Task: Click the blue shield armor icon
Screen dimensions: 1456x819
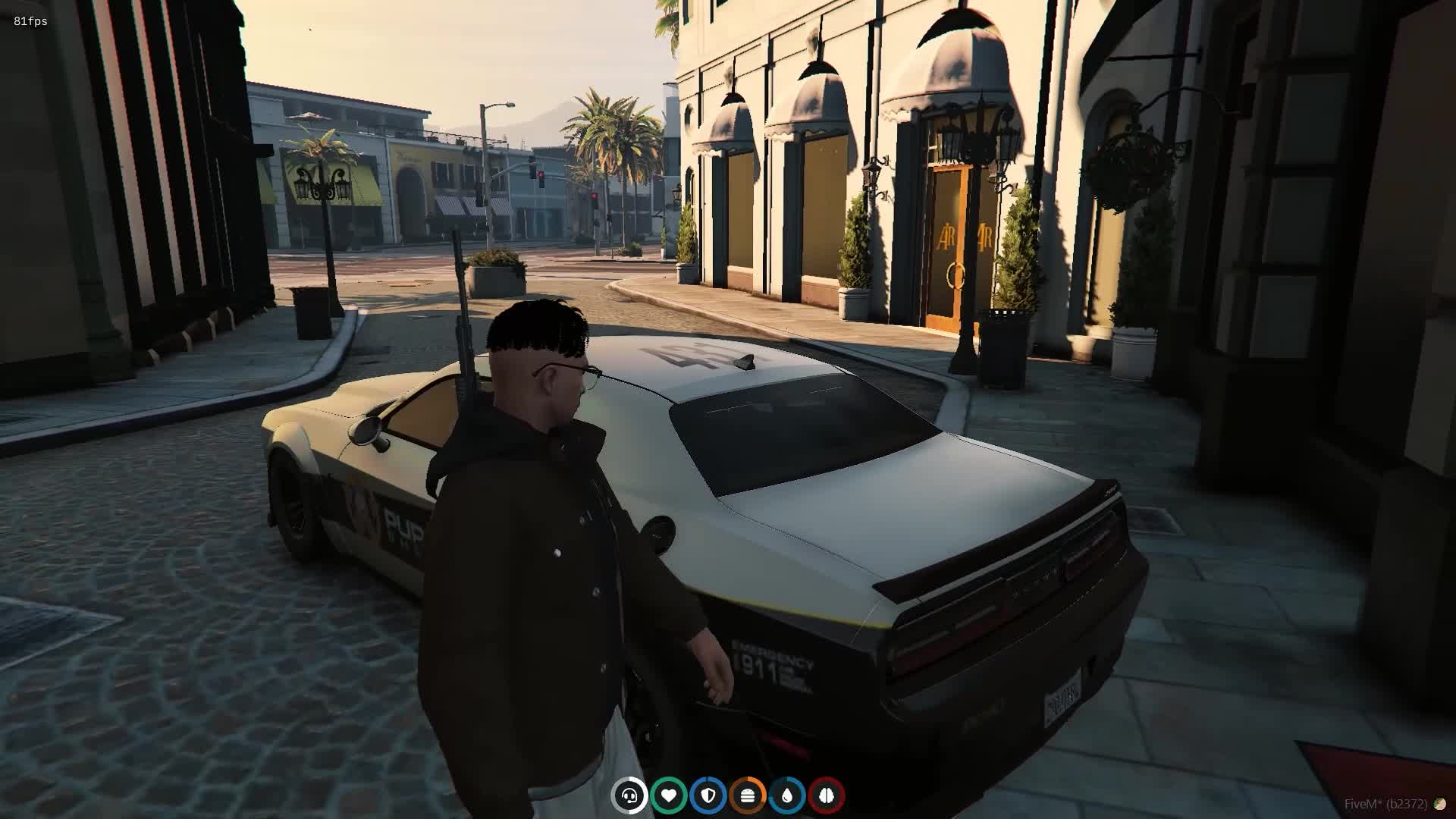Action: (708, 795)
